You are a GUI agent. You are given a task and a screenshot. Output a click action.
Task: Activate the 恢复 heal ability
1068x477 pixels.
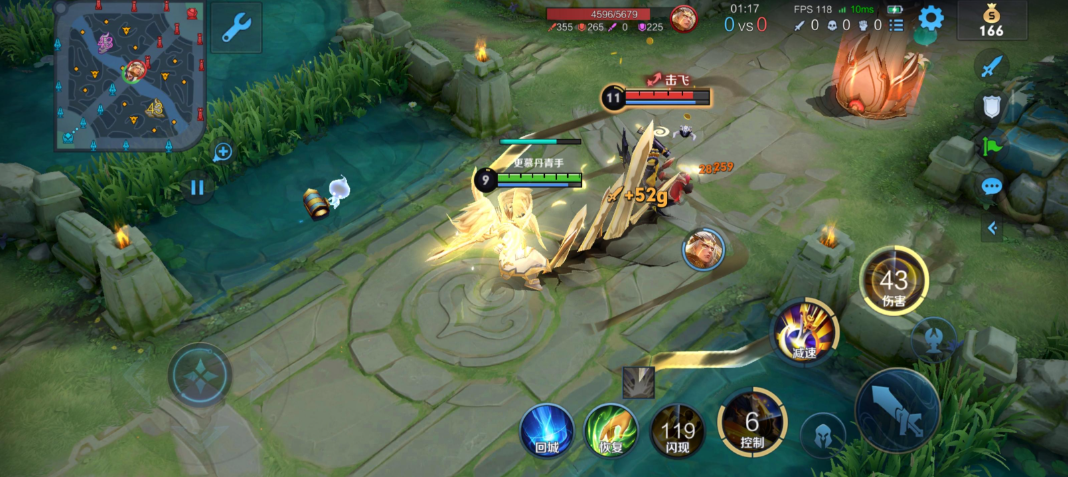(x=611, y=432)
